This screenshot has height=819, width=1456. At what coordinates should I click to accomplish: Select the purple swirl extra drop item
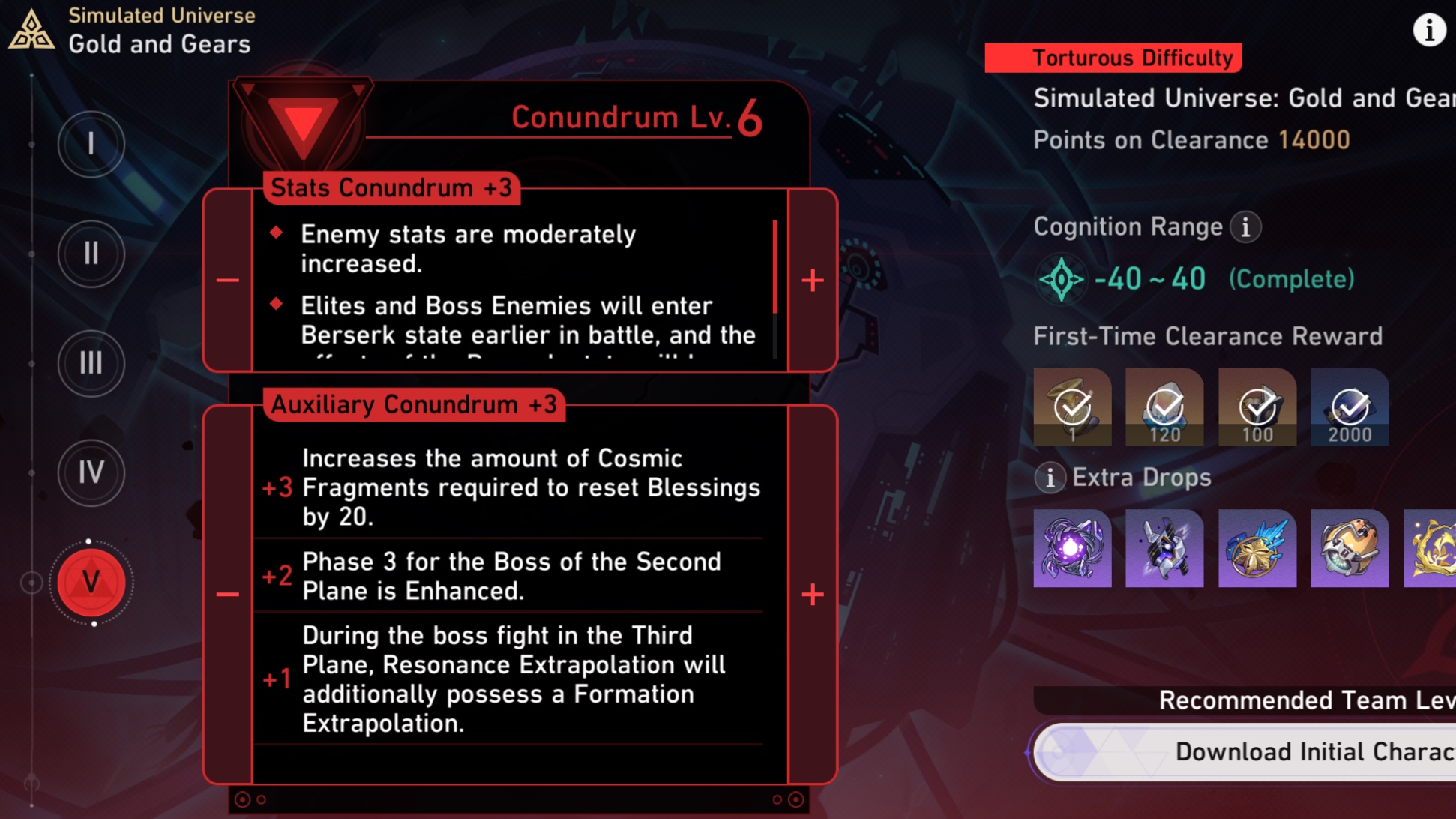pos(1071,547)
